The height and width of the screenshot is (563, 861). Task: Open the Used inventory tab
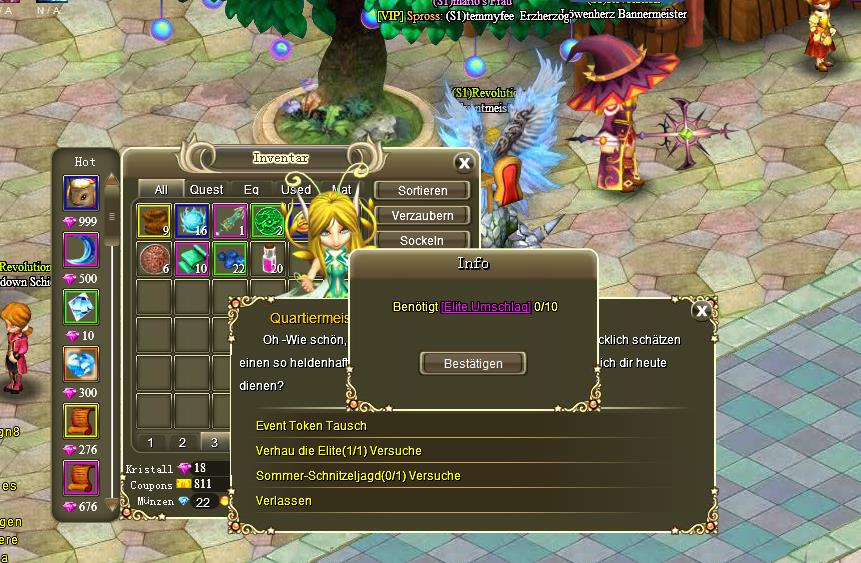(x=295, y=190)
